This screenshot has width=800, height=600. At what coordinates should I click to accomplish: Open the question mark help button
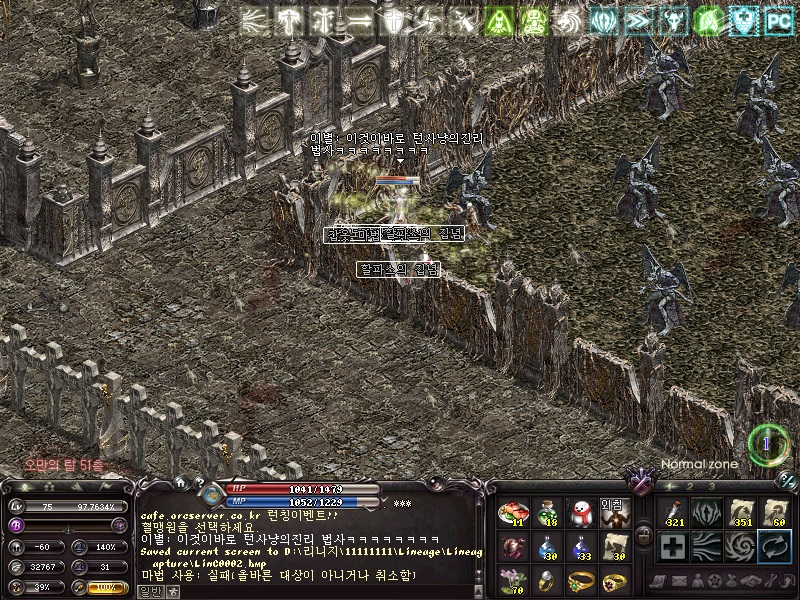pos(200,483)
